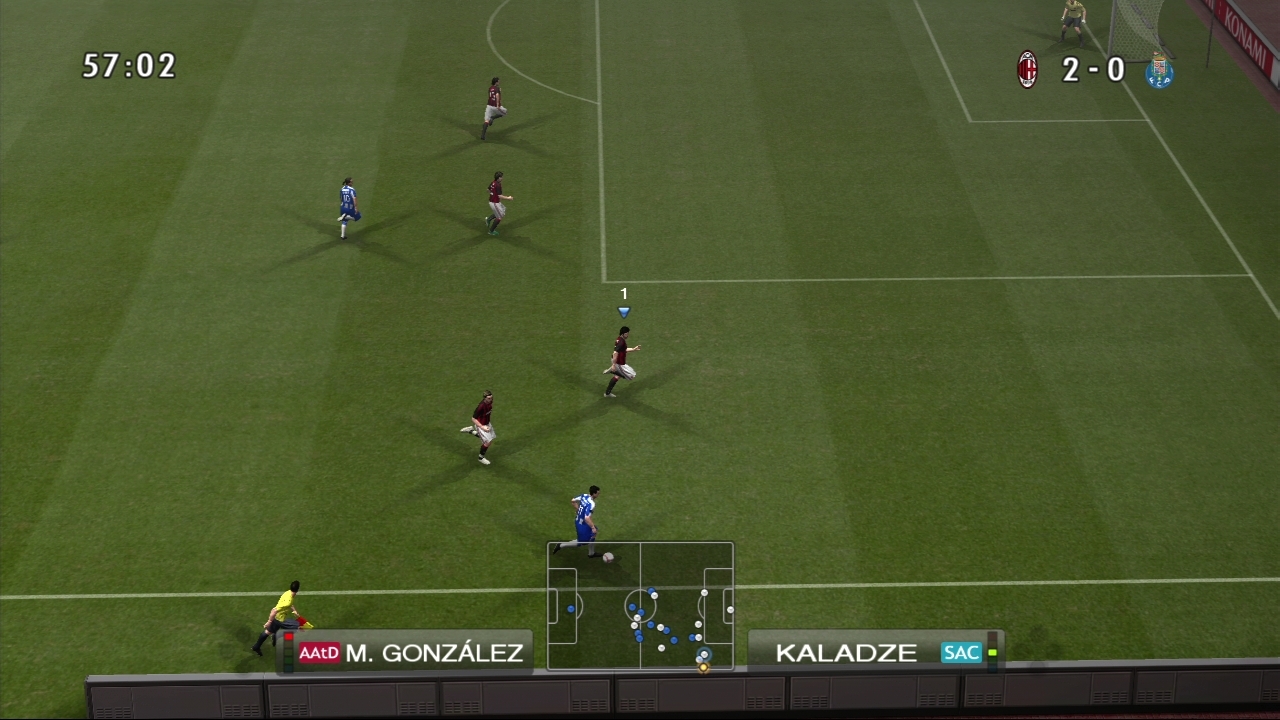Select the M. González player name panel
Viewport: 1280px width, 720px height.
click(412, 653)
